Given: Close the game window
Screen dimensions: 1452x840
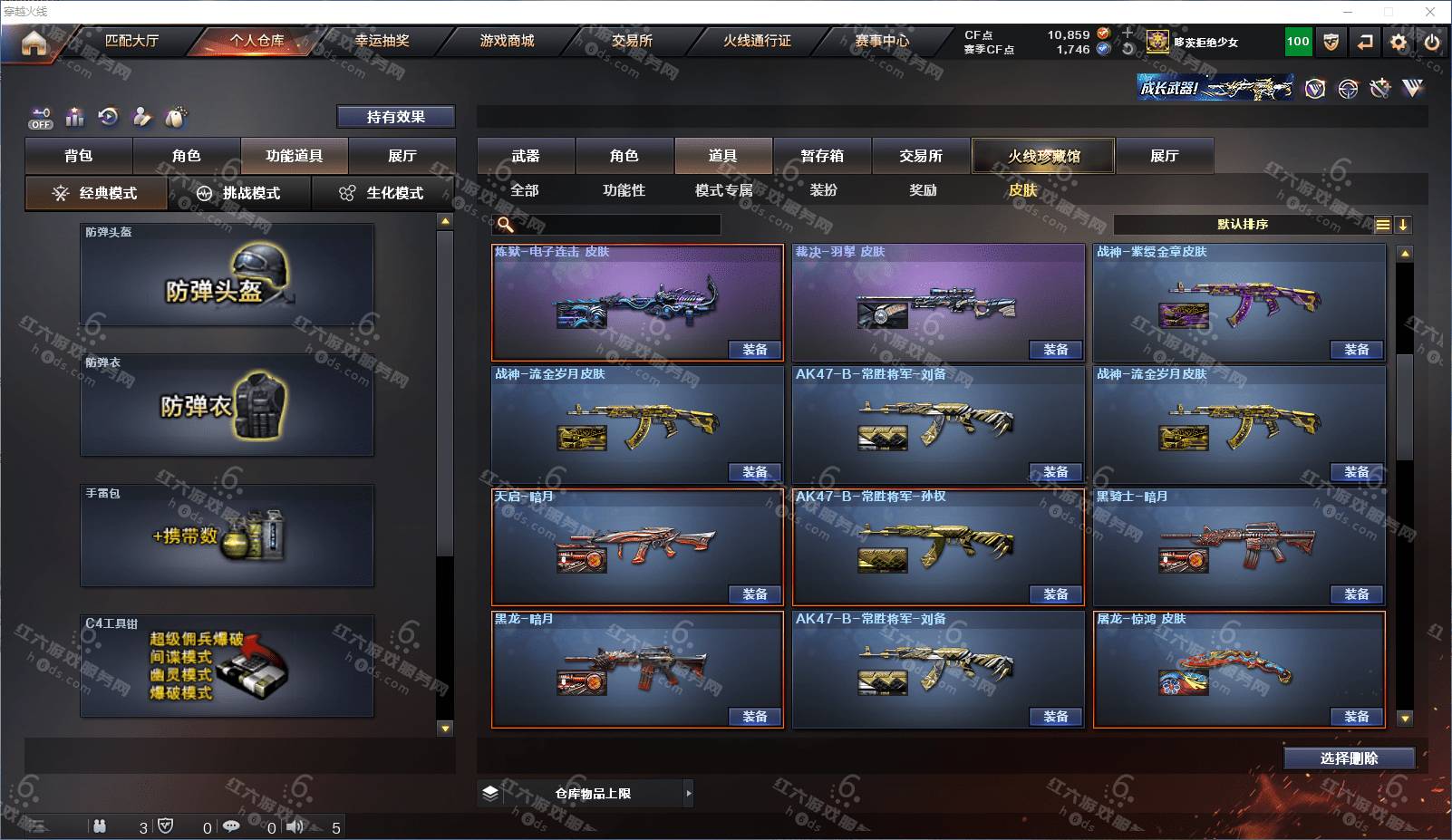Looking at the screenshot, I should (x=1430, y=12).
